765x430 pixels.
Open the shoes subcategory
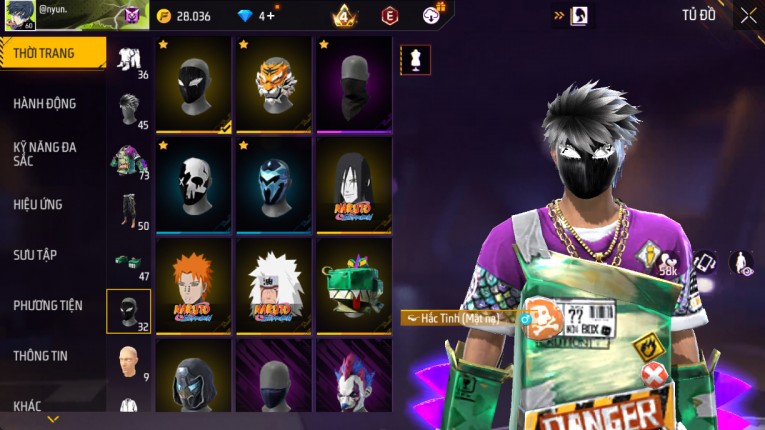click(129, 260)
